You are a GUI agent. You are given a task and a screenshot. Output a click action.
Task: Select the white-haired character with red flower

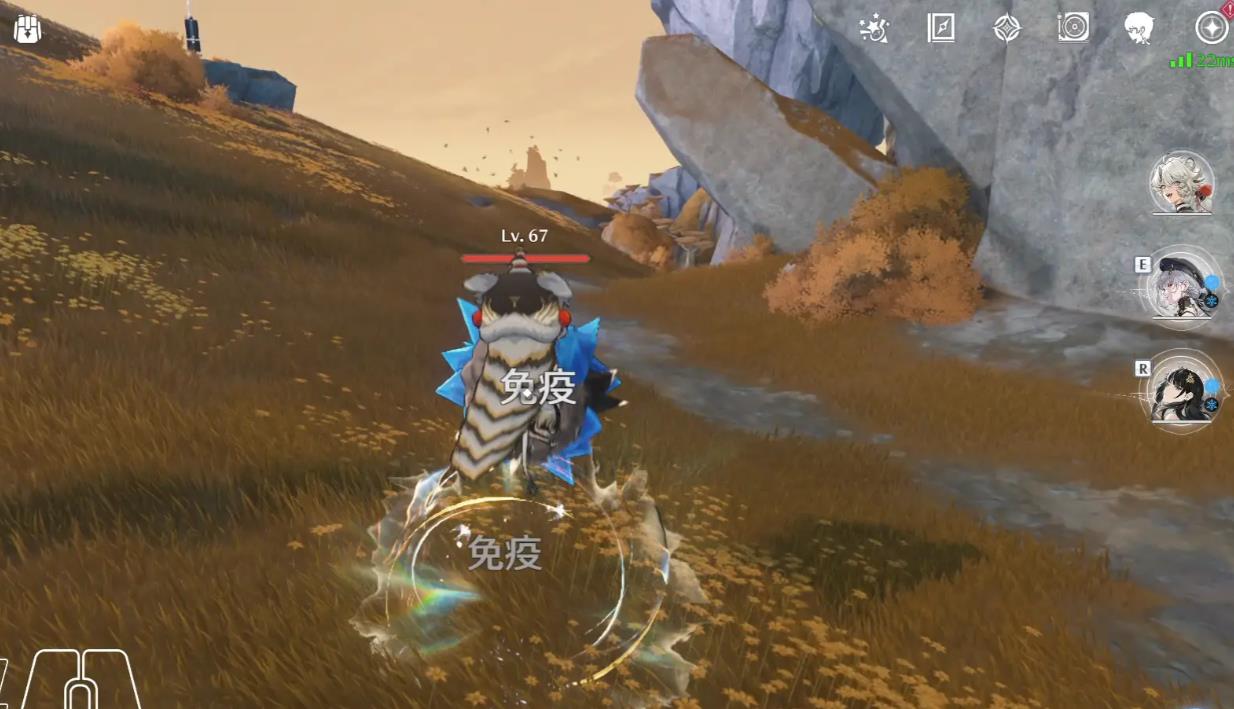1182,184
